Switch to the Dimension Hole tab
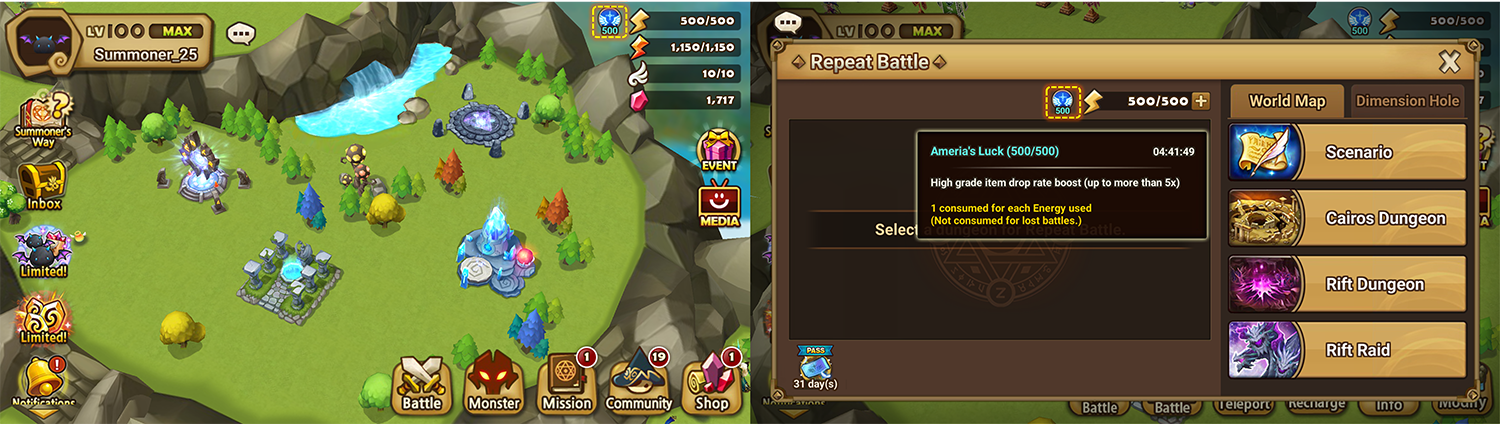The width and height of the screenshot is (1500, 424). point(1407,100)
